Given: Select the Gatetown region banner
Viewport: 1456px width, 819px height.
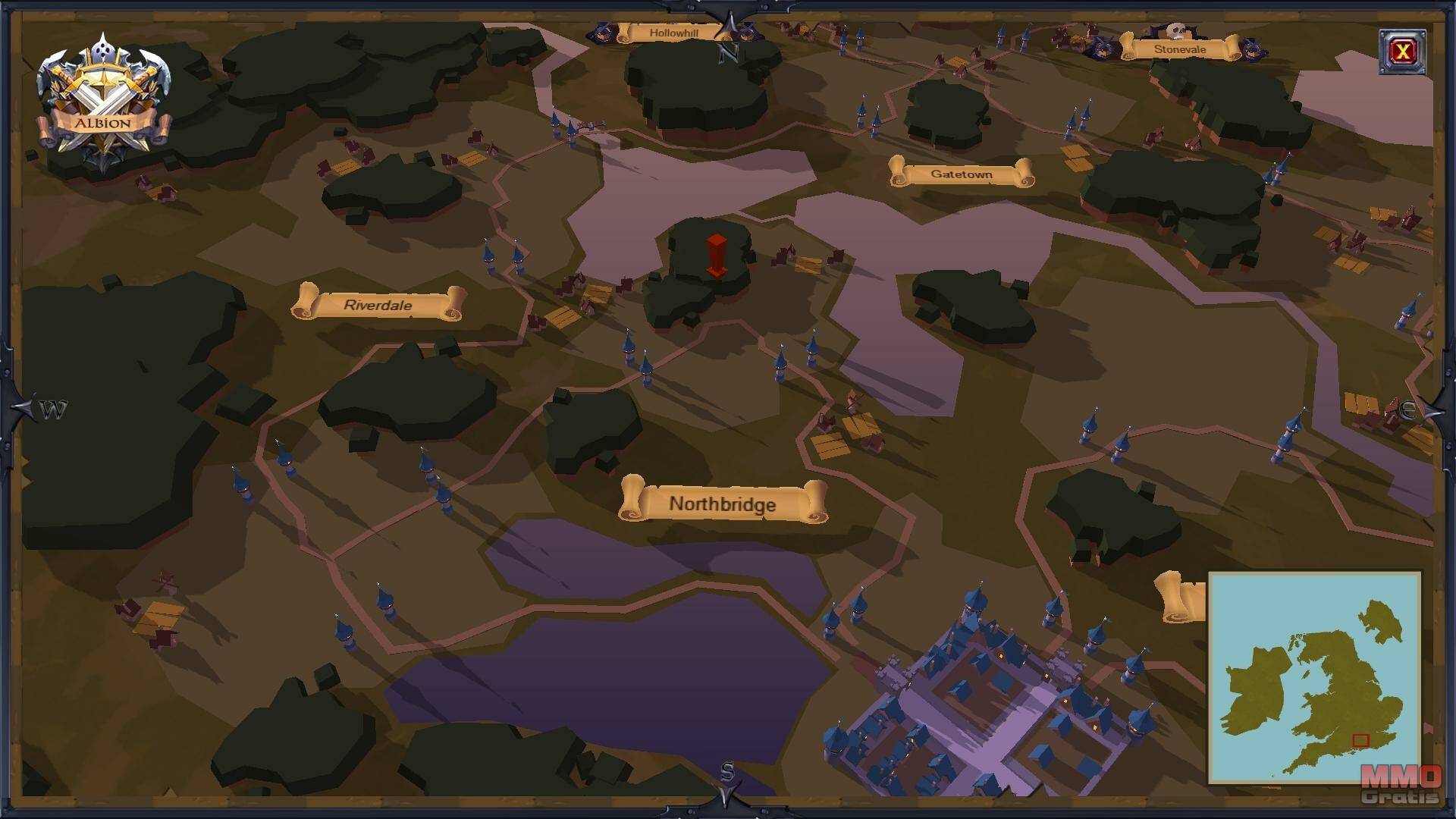Looking at the screenshot, I should pyautogui.click(x=961, y=174).
